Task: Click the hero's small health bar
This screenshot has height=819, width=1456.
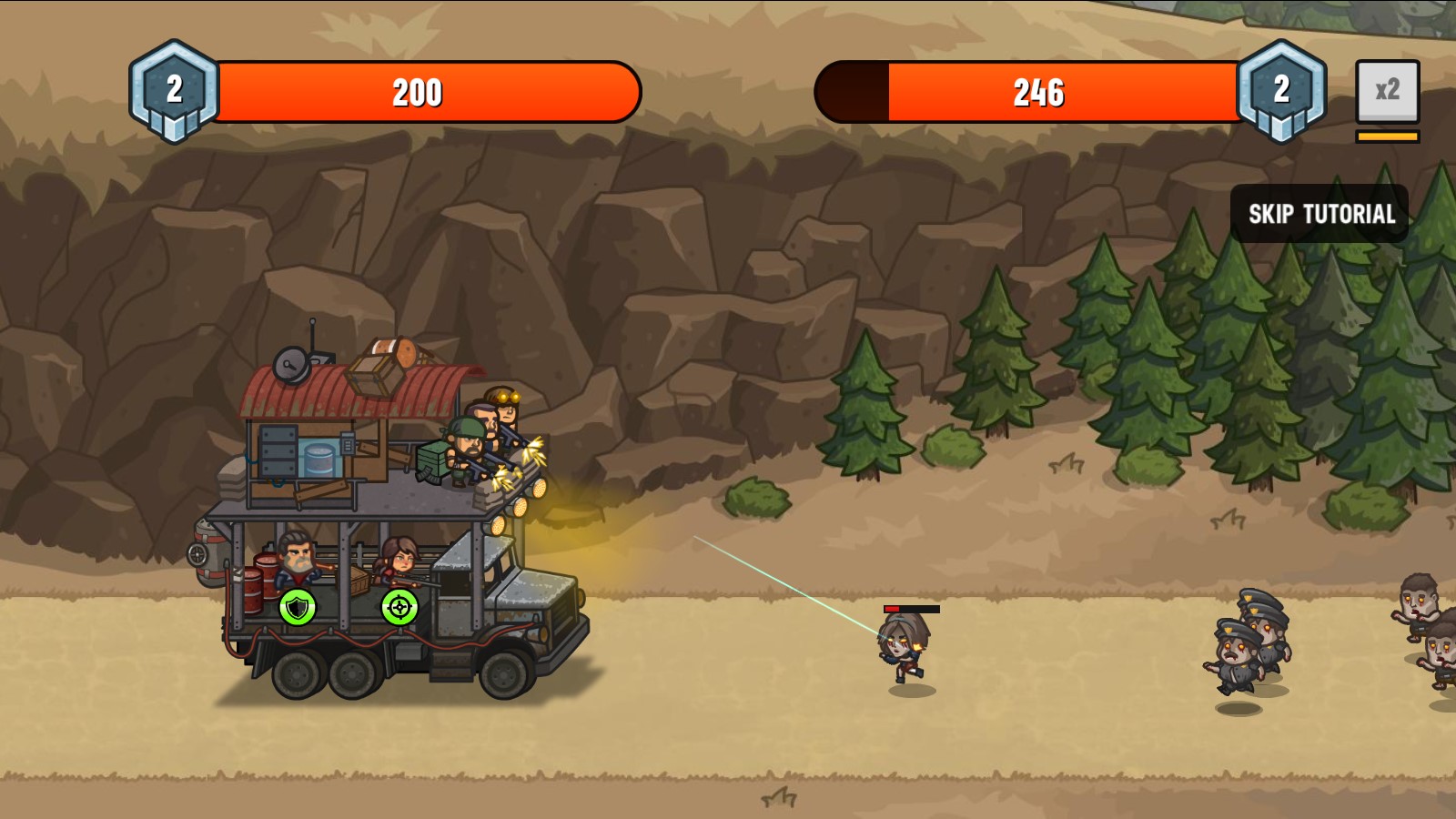Action: coord(910,612)
